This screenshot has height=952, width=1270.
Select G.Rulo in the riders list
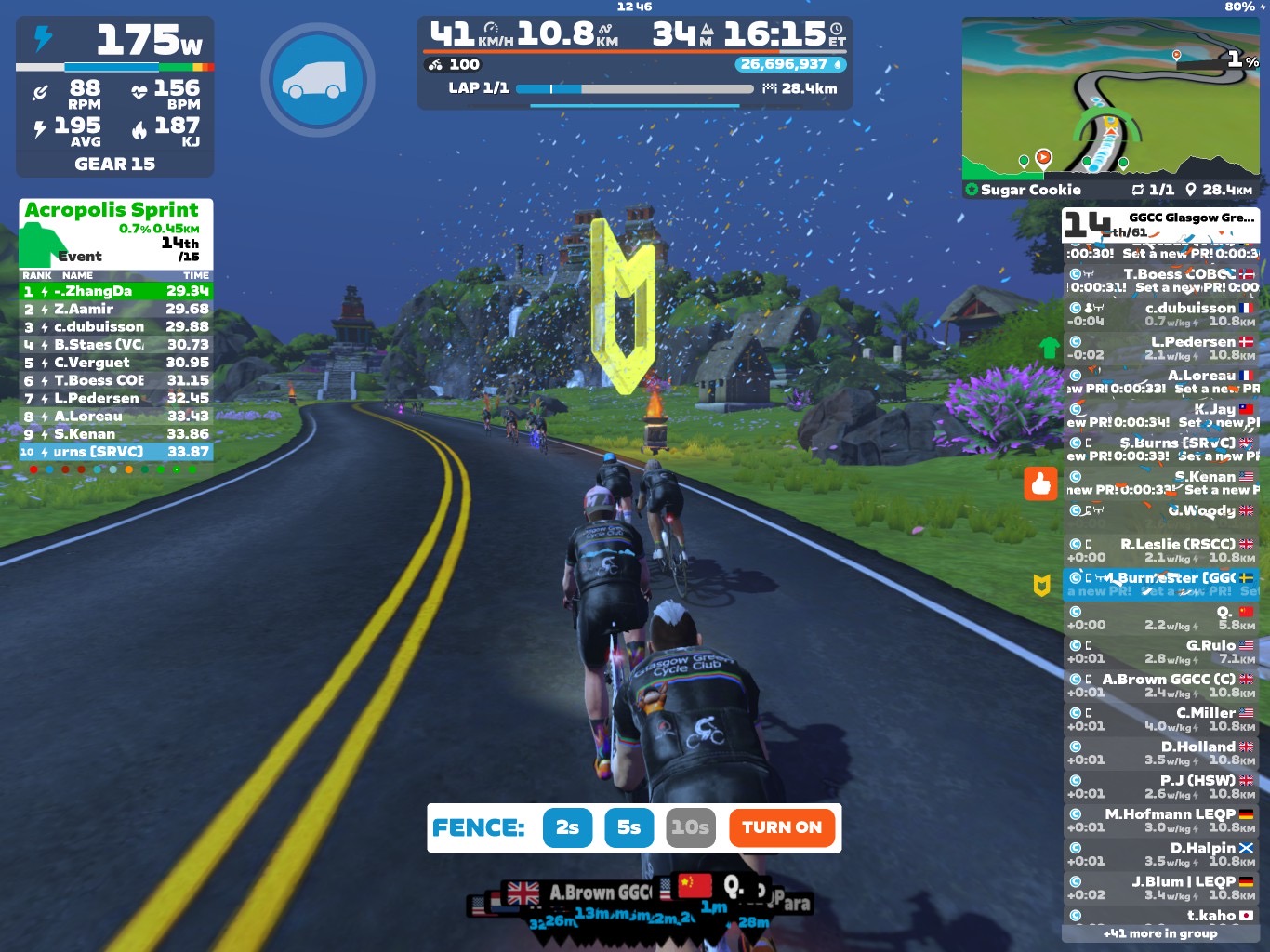[1160, 652]
